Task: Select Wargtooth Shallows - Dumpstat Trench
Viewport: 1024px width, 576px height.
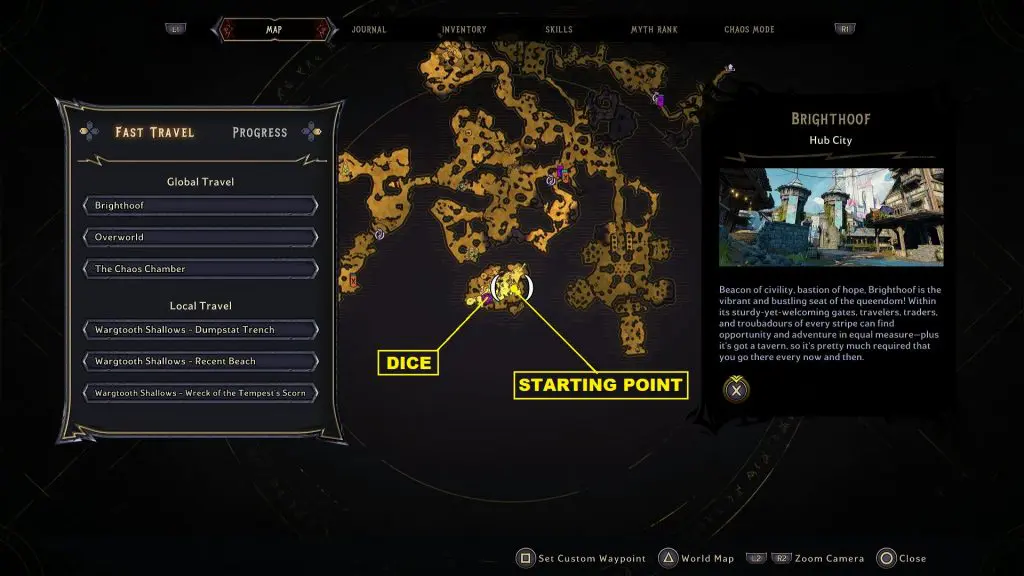Action: click(x=201, y=330)
